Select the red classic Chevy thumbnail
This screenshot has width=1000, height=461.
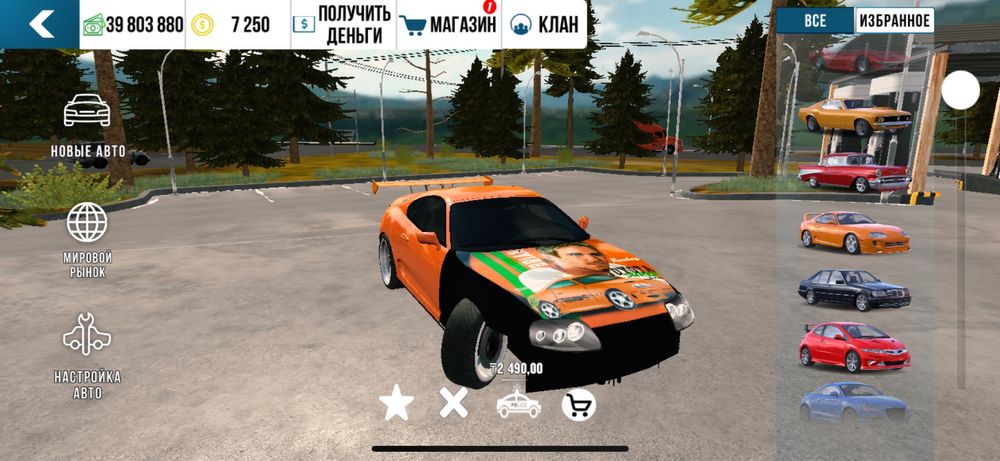click(x=854, y=172)
